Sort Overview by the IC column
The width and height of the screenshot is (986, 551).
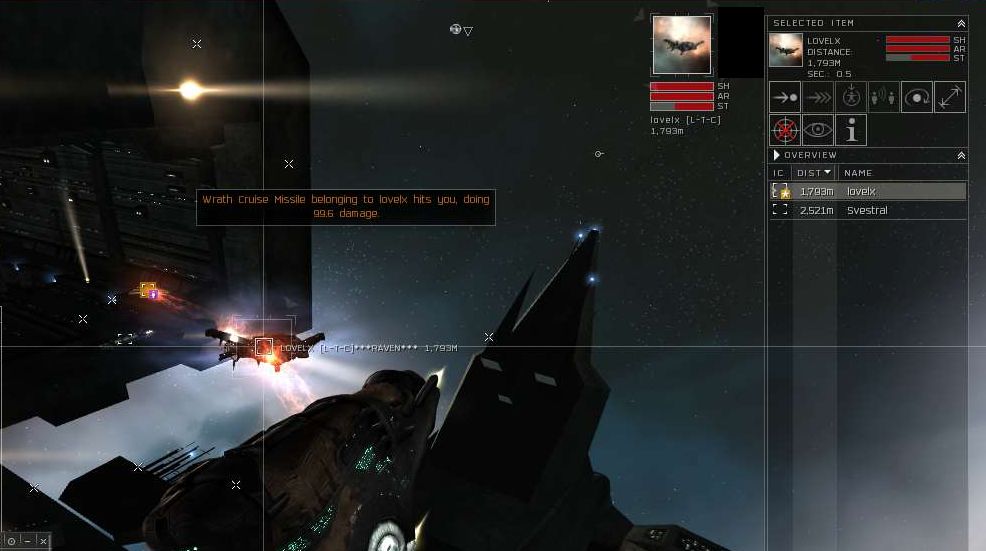click(778, 173)
